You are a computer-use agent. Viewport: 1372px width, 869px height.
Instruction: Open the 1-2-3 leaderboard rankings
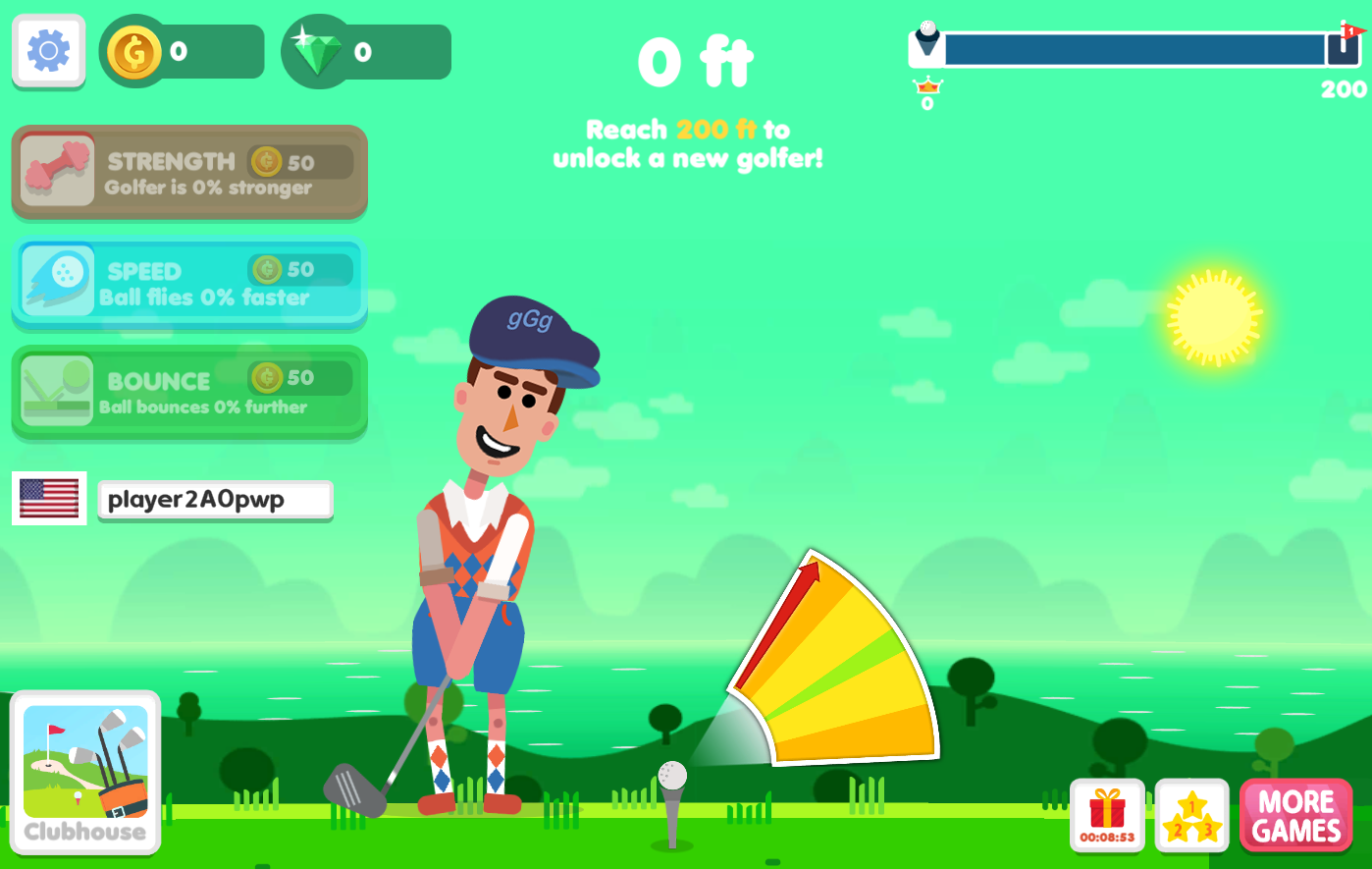pyautogui.click(x=1191, y=813)
